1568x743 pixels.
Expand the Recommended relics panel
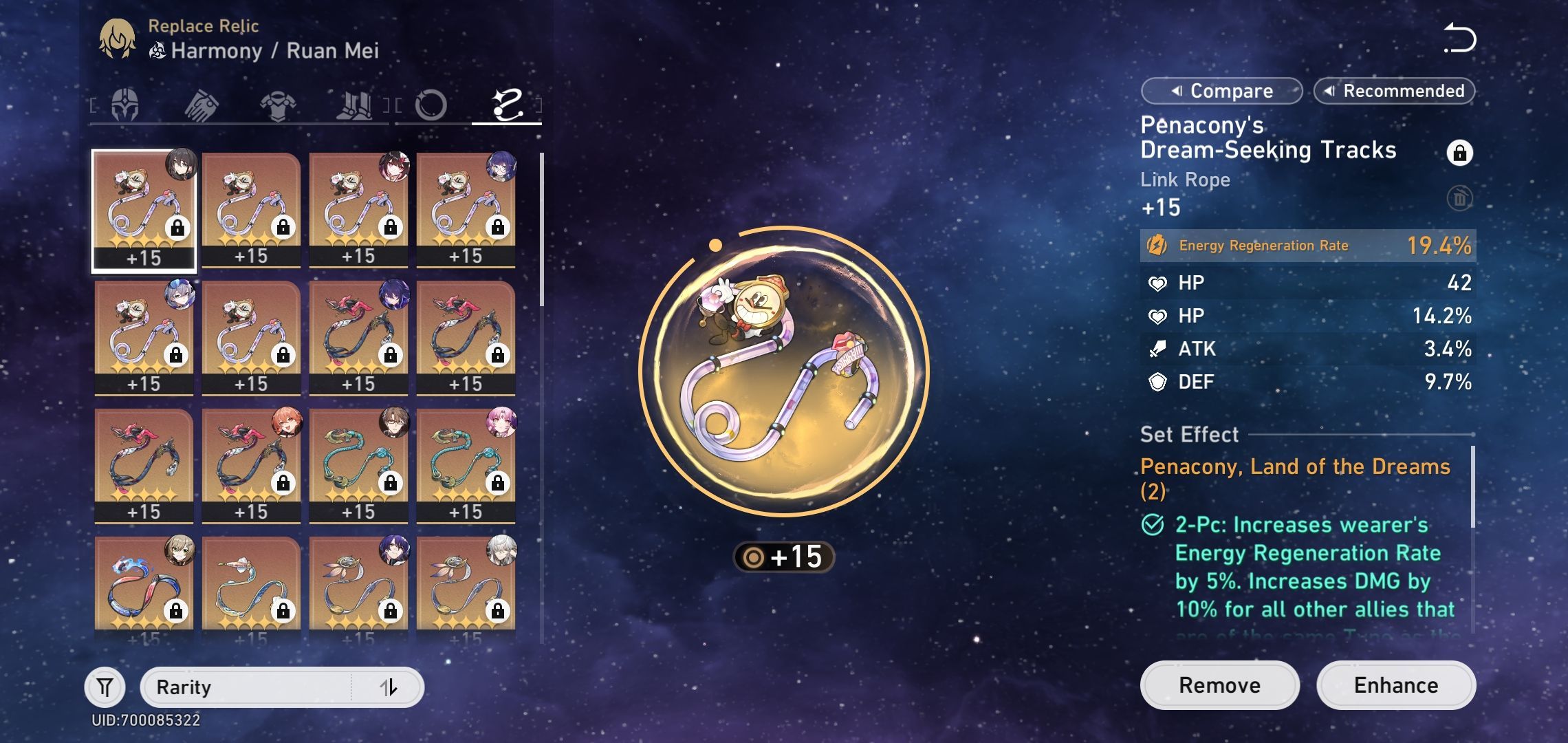click(1393, 90)
